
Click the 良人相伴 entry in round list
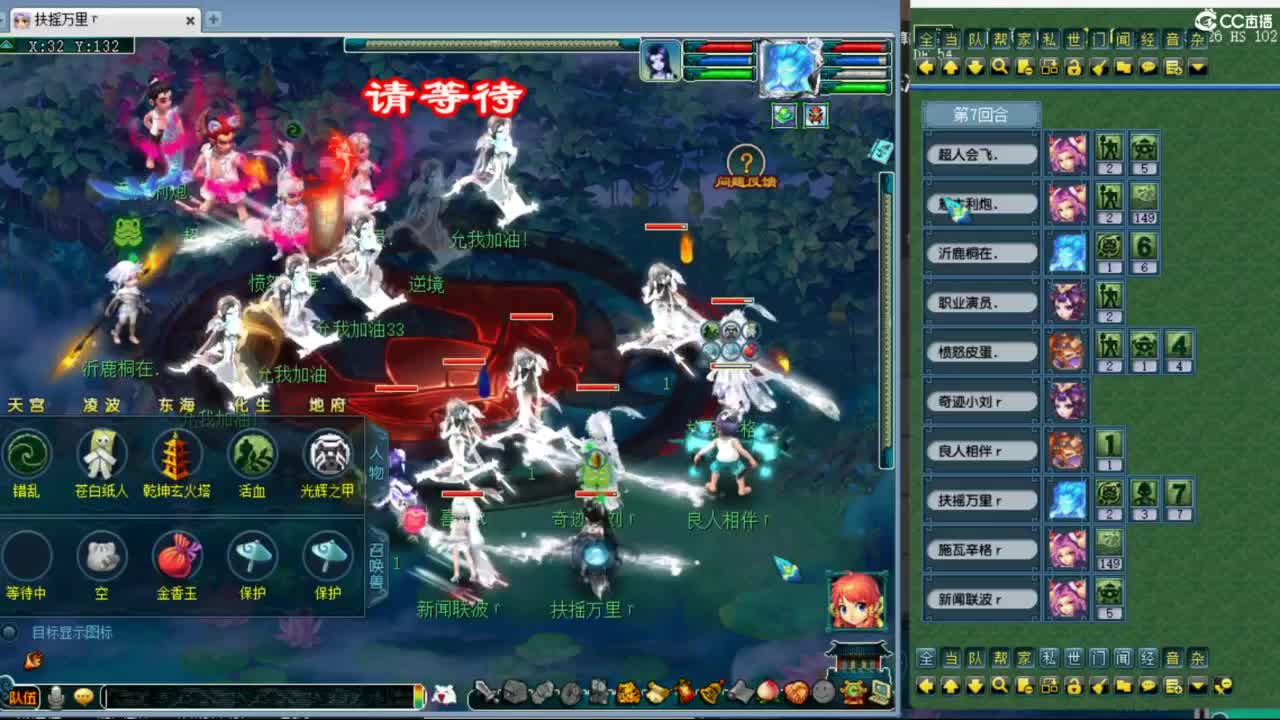980,450
